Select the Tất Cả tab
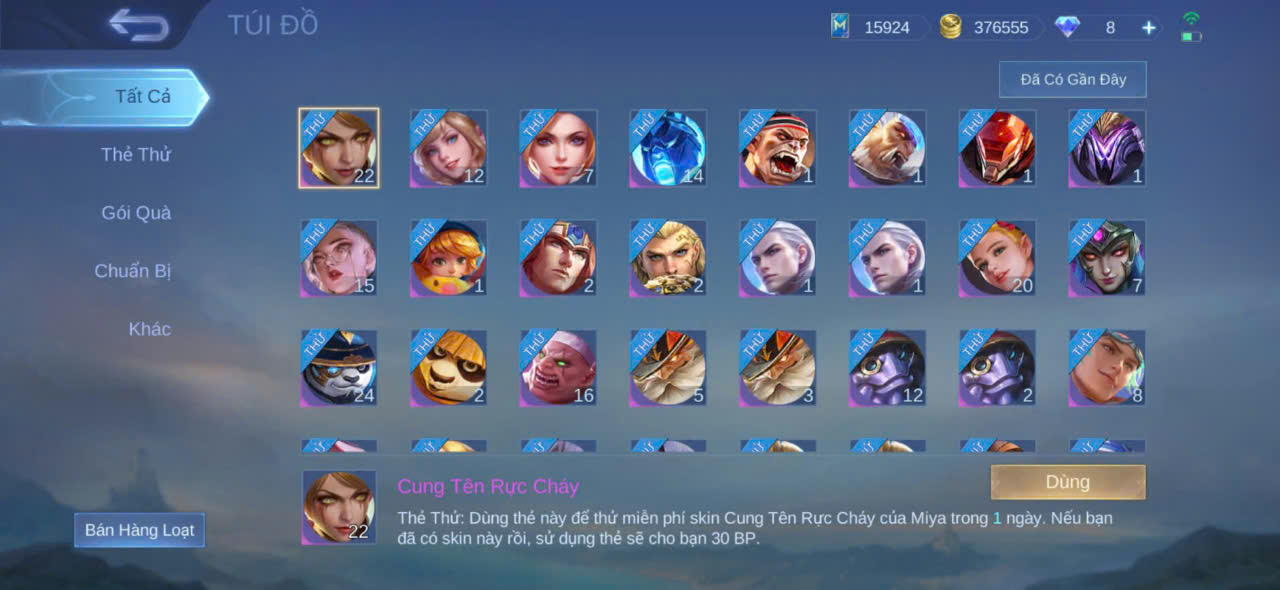 (x=142, y=97)
